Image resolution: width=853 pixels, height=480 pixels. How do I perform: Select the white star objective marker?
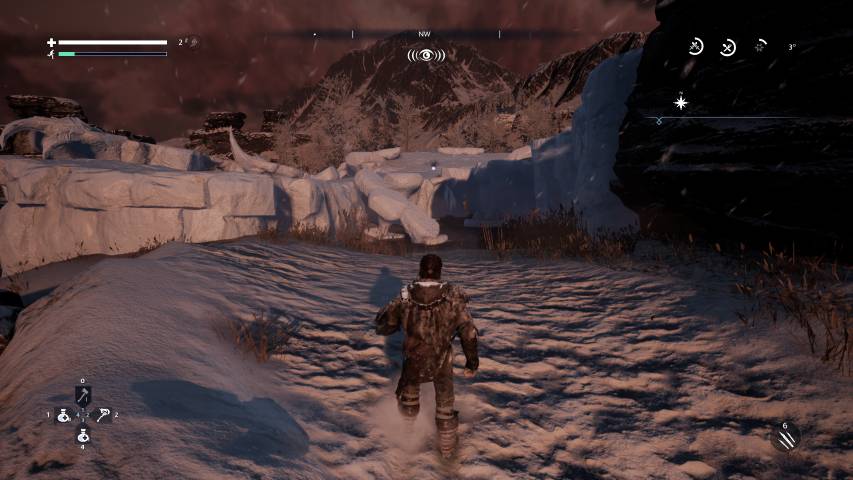[681, 102]
